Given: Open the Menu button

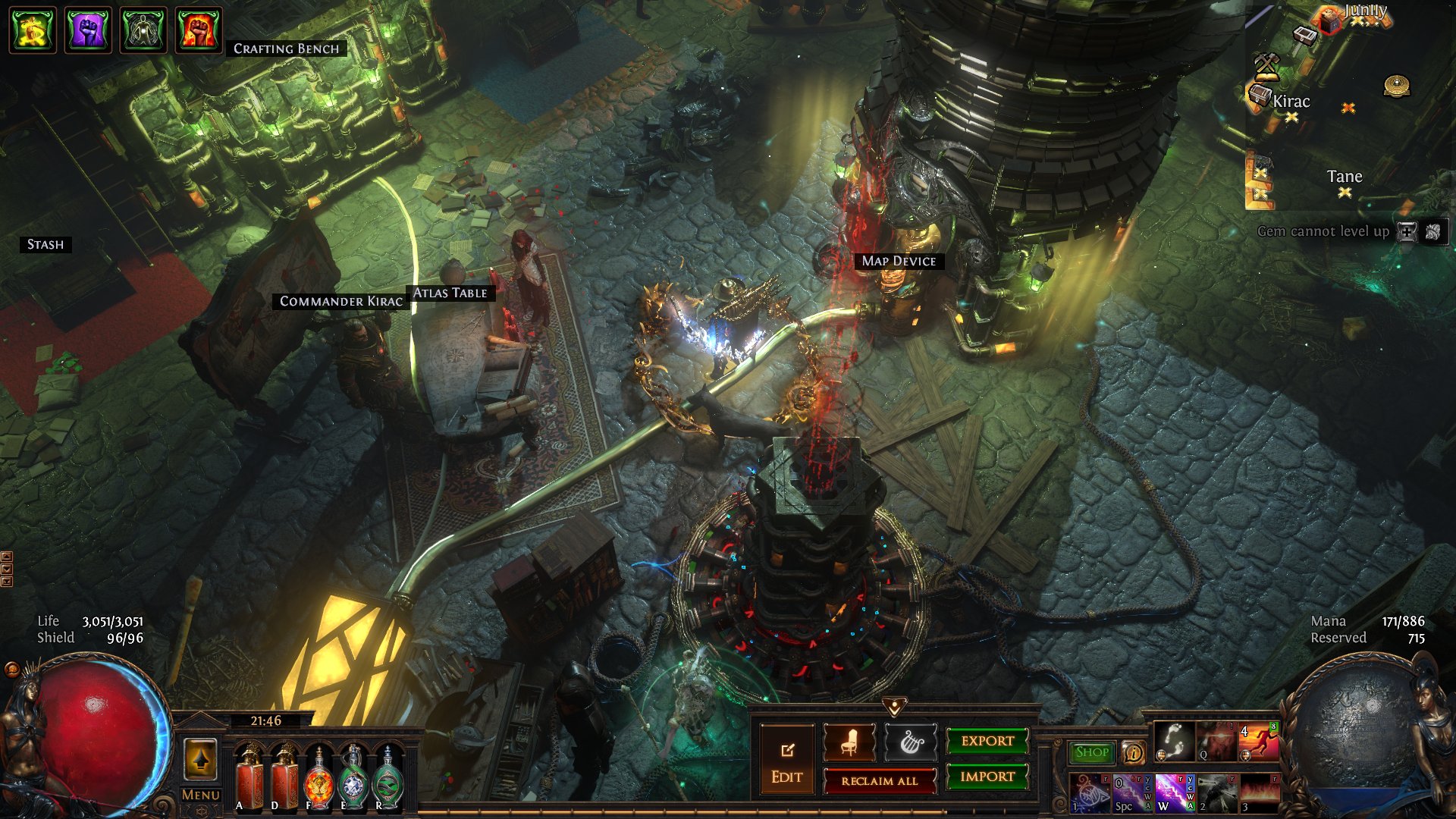Looking at the screenshot, I should (200, 795).
